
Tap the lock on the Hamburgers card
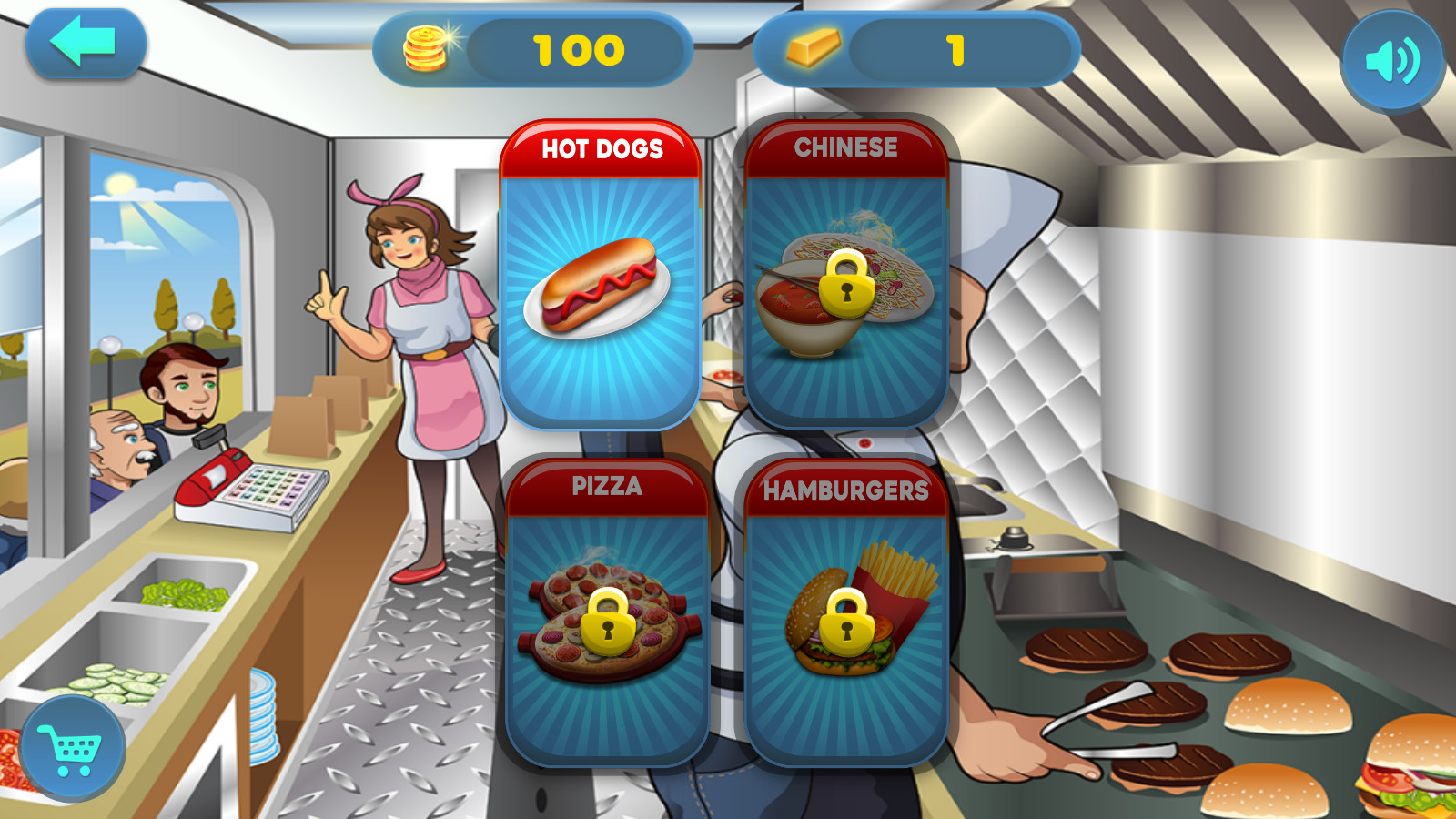845,624
